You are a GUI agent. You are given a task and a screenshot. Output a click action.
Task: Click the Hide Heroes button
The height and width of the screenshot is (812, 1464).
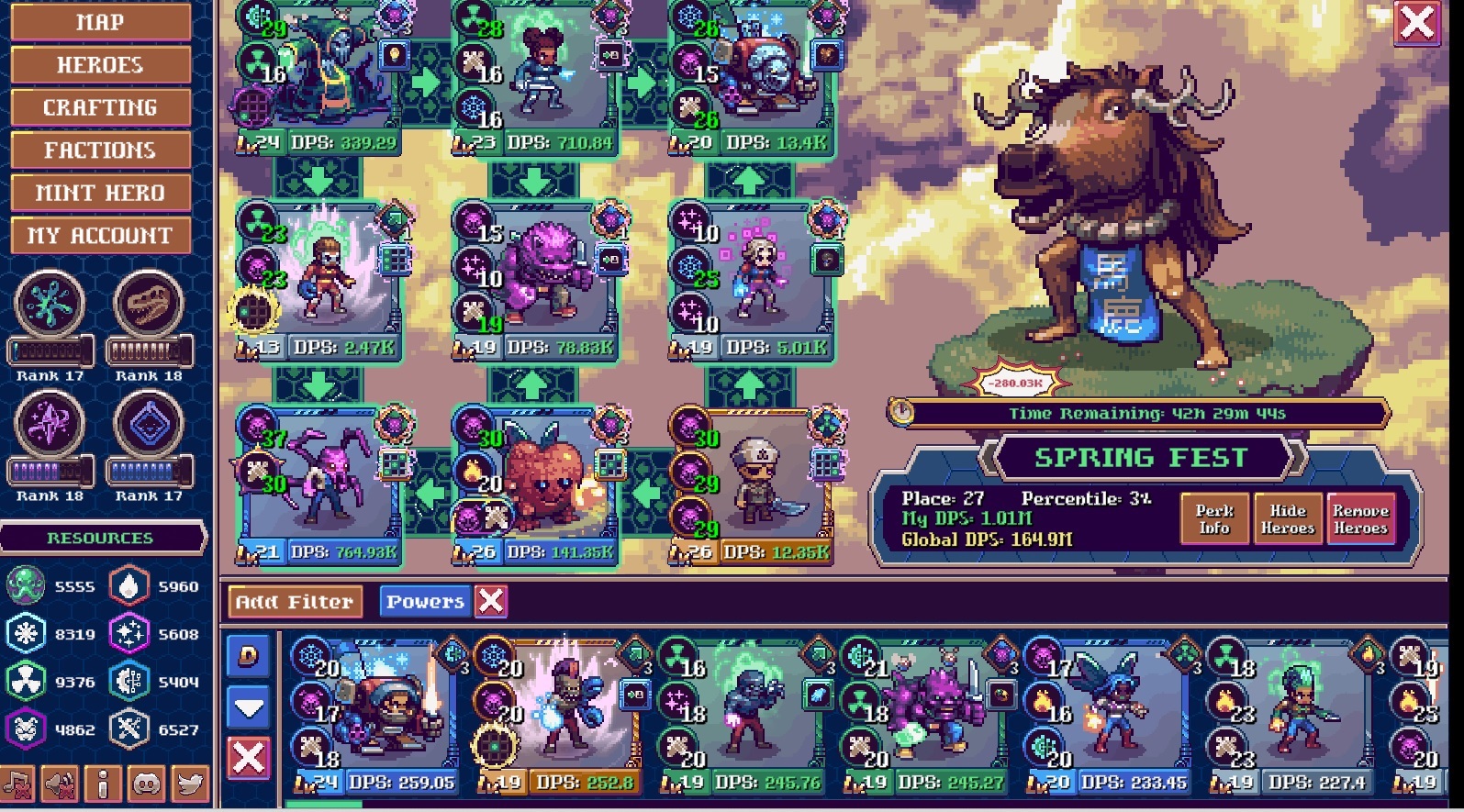[1288, 518]
